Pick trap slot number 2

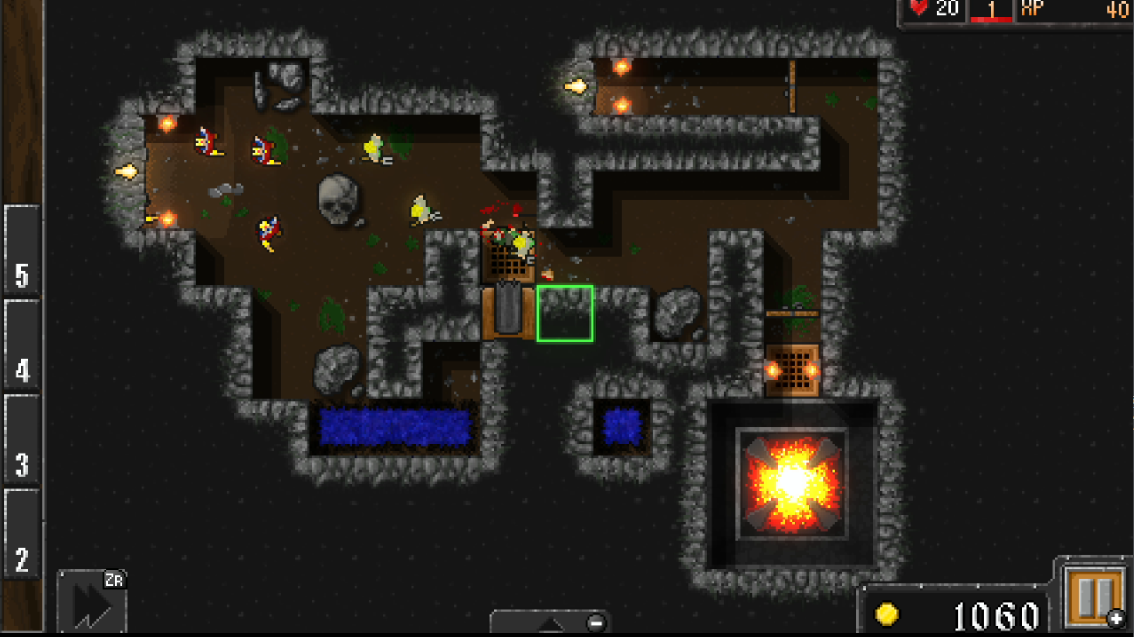pyautogui.click(x=22, y=534)
